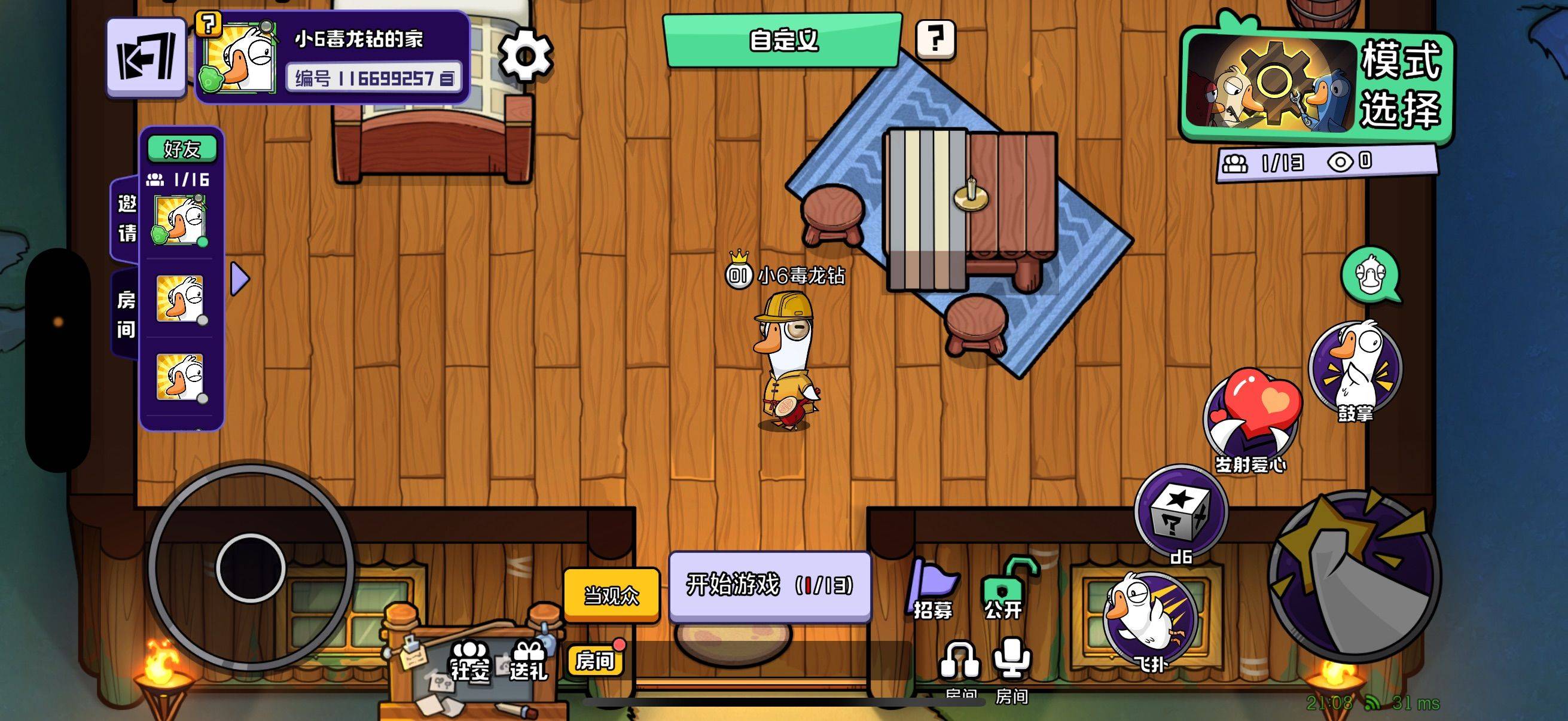1568x721 pixels.
Task: Switch to the 邀请 invite tab
Action: (127, 218)
